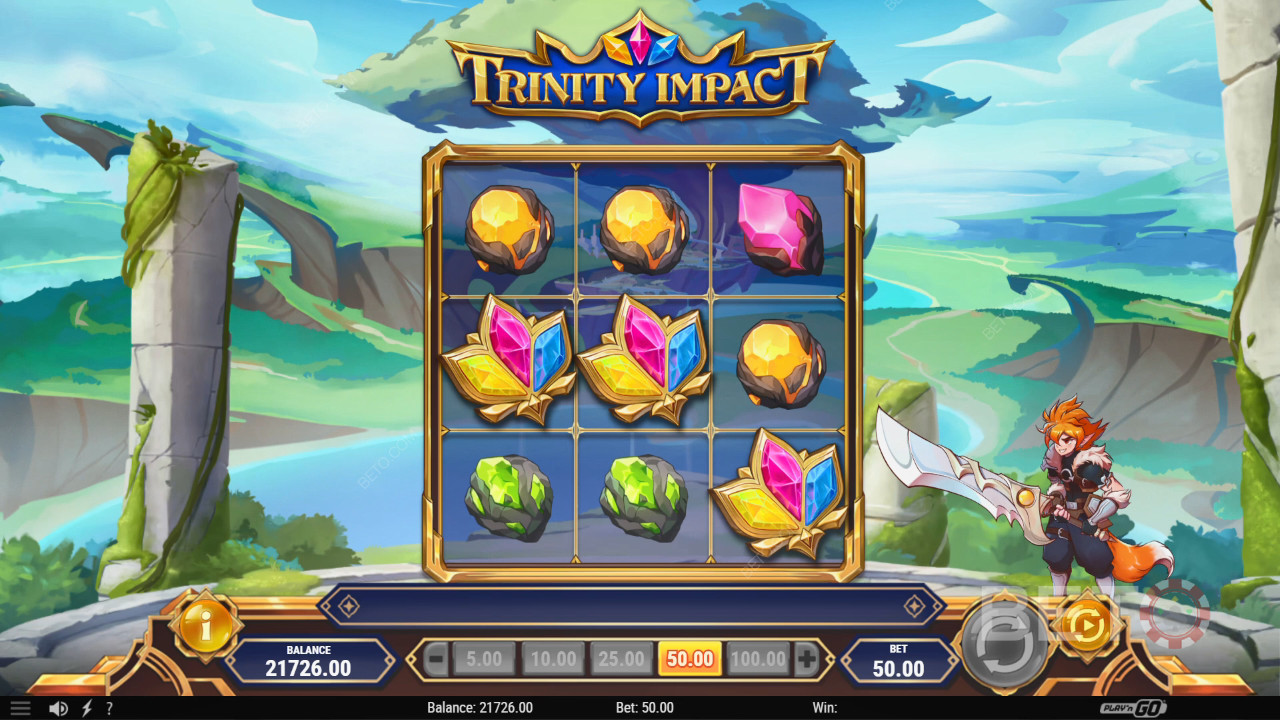This screenshot has width=1280, height=720.
Task: Pick the highlighted 50.00 bet
Action: pyautogui.click(x=690, y=659)
